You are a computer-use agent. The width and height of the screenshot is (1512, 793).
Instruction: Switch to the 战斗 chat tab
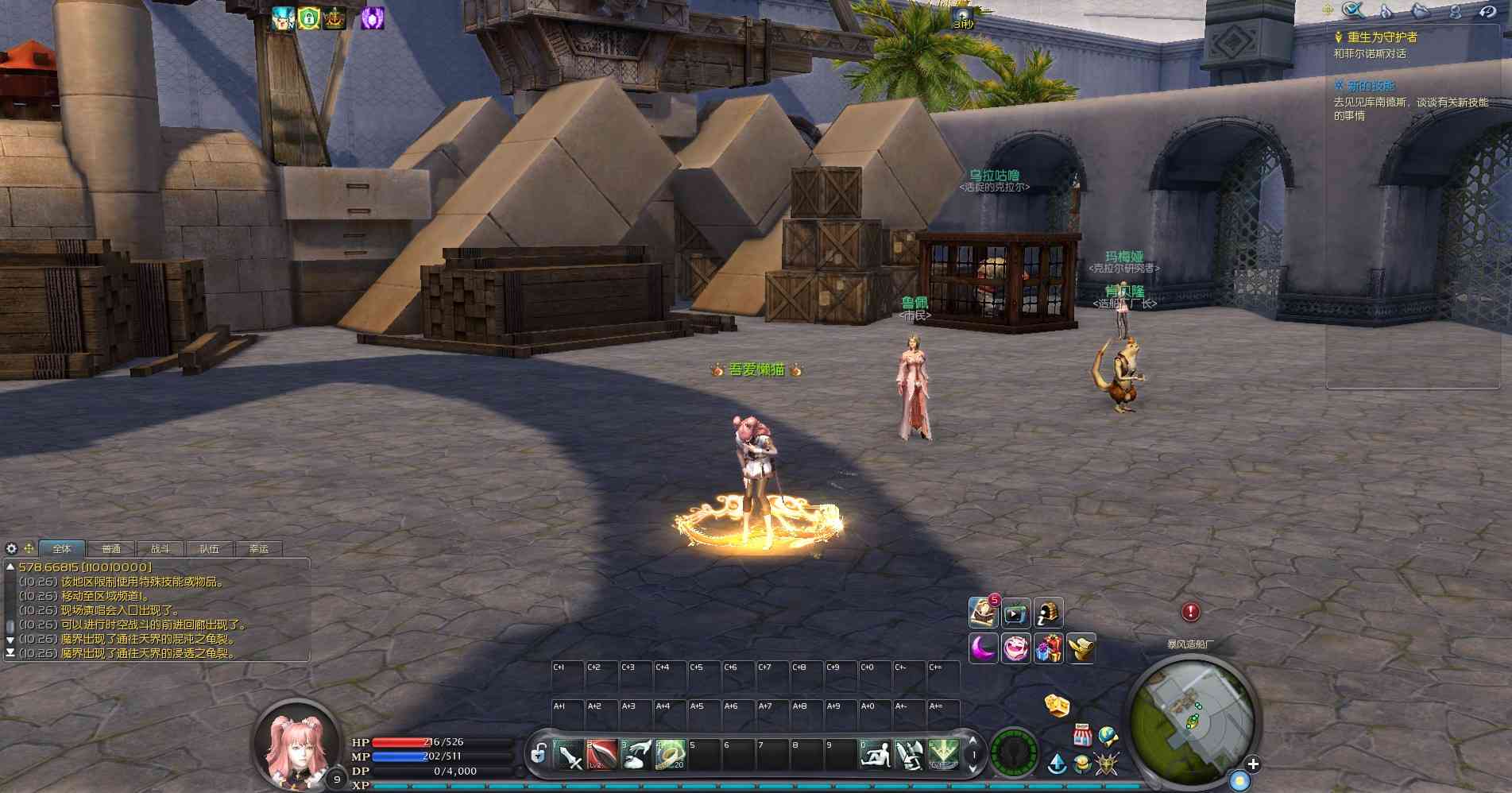coord(160,549)
